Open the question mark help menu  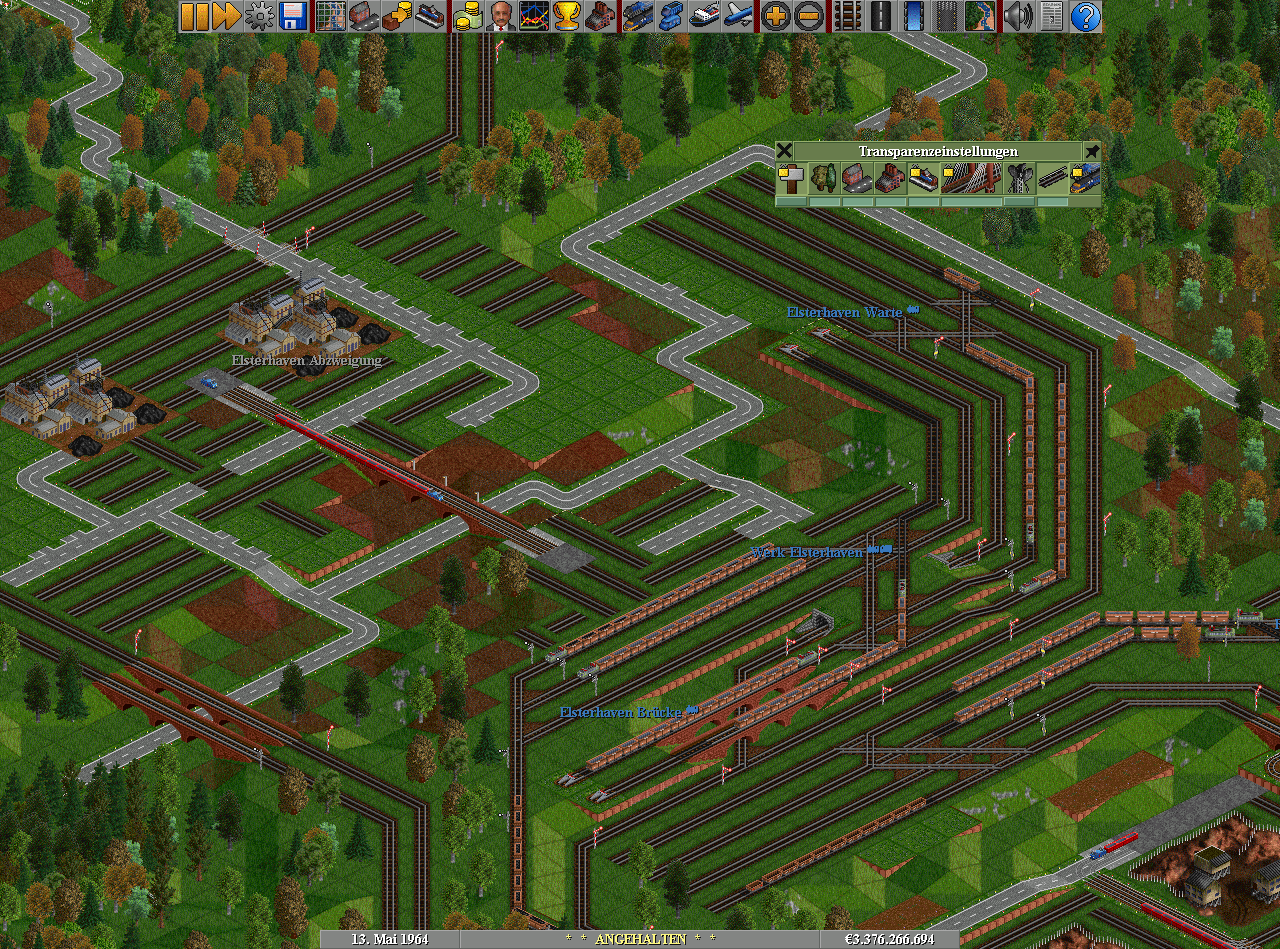pos(1085,16)
